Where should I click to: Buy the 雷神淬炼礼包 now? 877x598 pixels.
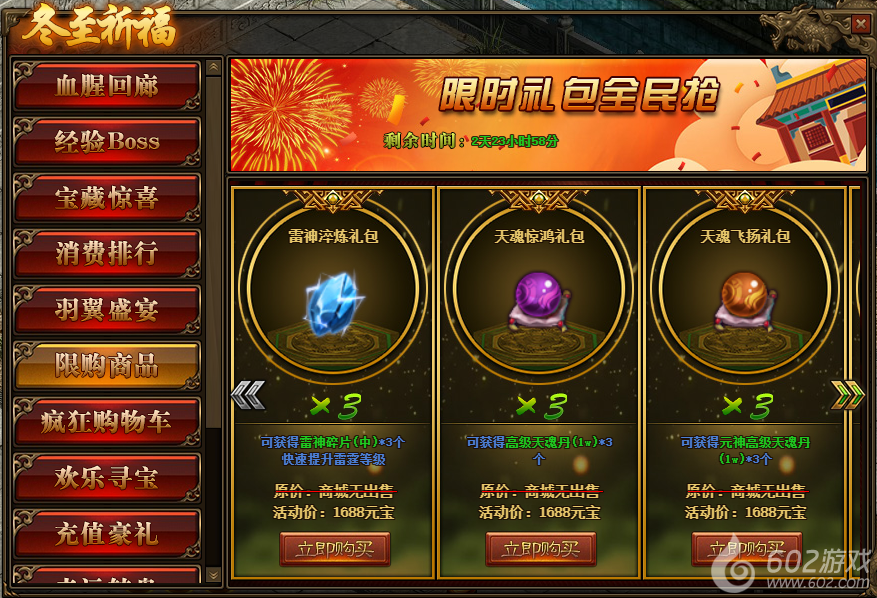(x=334, y=549)
